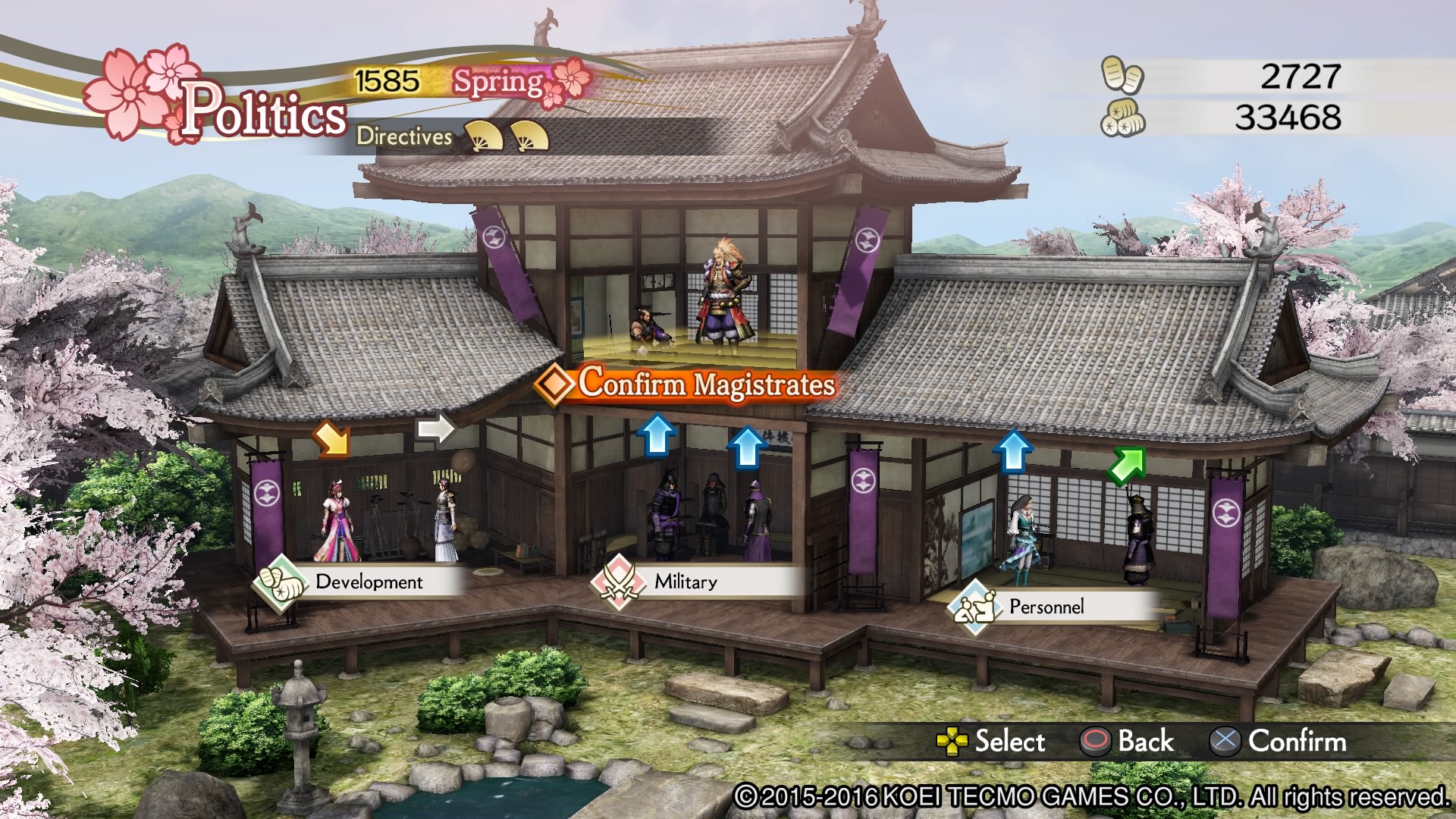Open the Development department
Viewport: 1456px width, 819px height.
(369, 582)
